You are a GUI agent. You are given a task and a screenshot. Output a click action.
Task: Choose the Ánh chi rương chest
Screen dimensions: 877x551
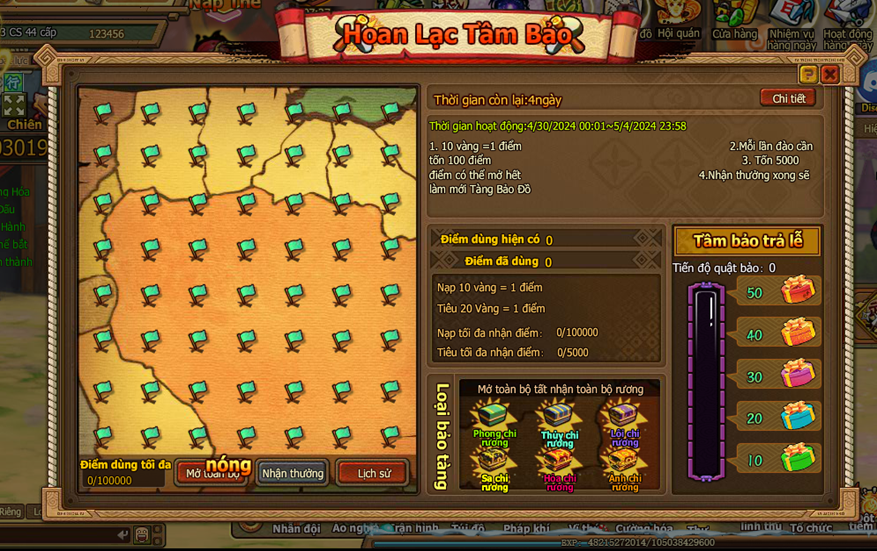click(x=624, y=465)
